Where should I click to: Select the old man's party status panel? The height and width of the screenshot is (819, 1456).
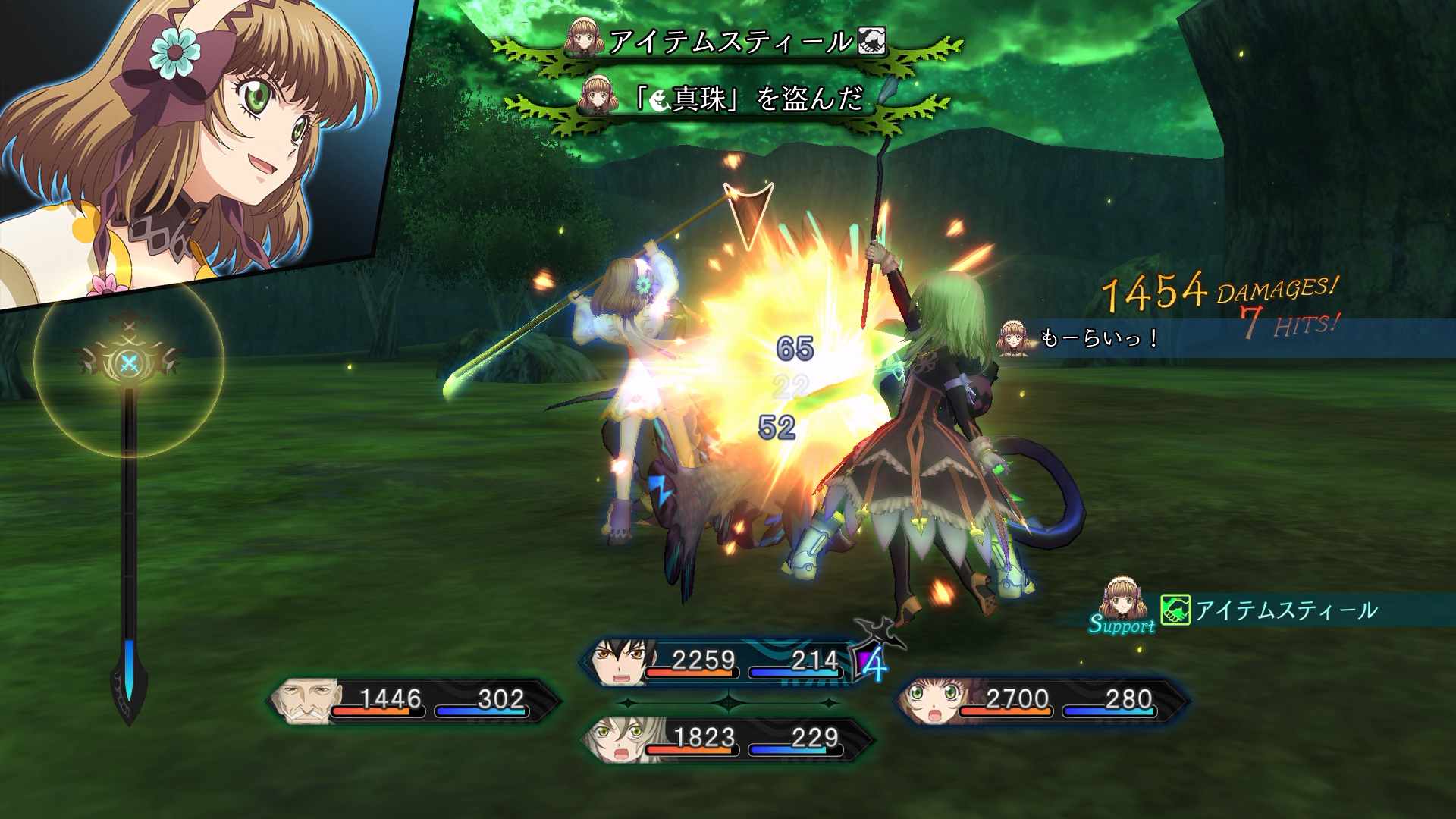coord(413,701)
